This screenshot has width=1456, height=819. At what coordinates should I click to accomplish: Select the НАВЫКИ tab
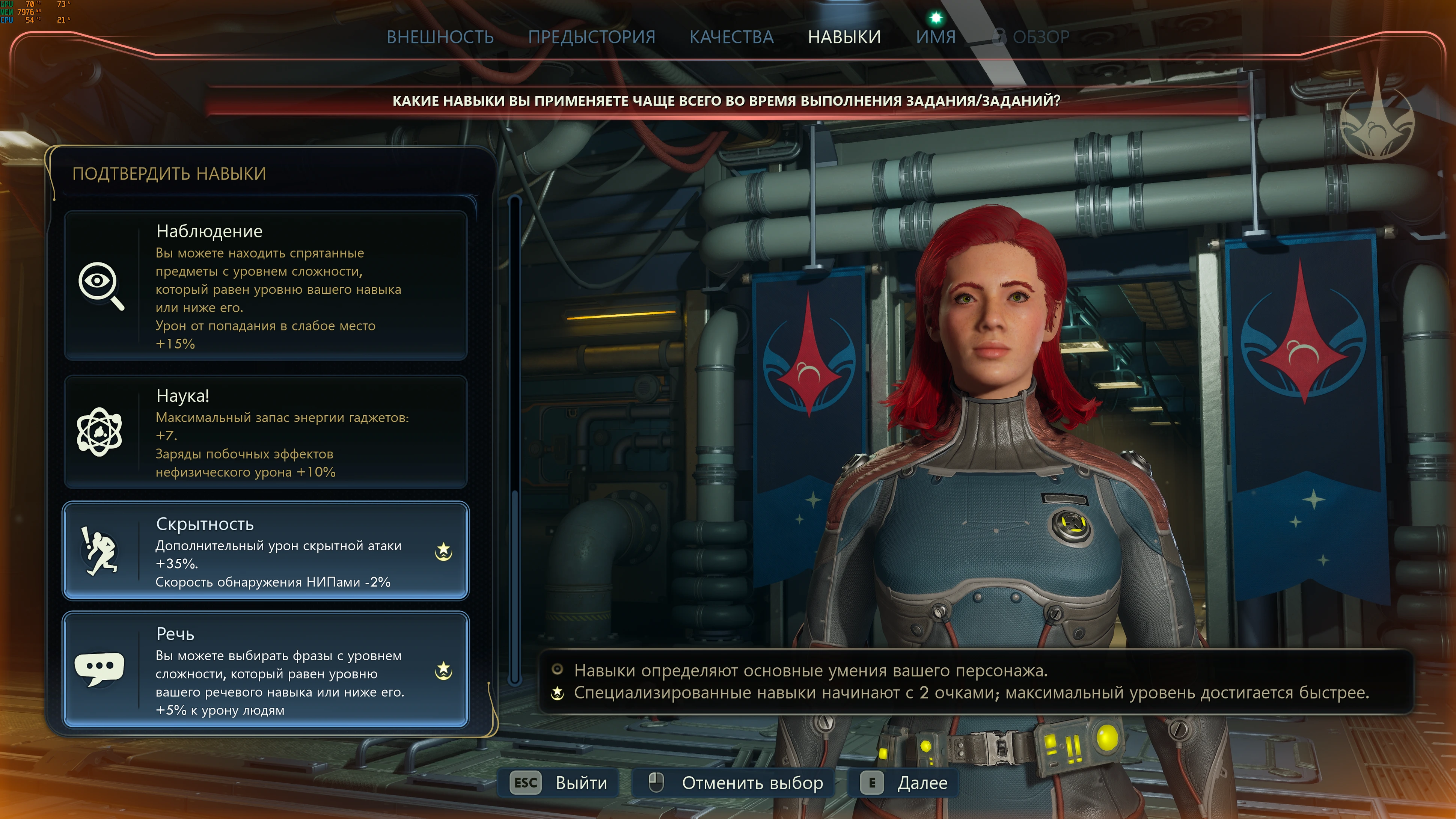844,37
